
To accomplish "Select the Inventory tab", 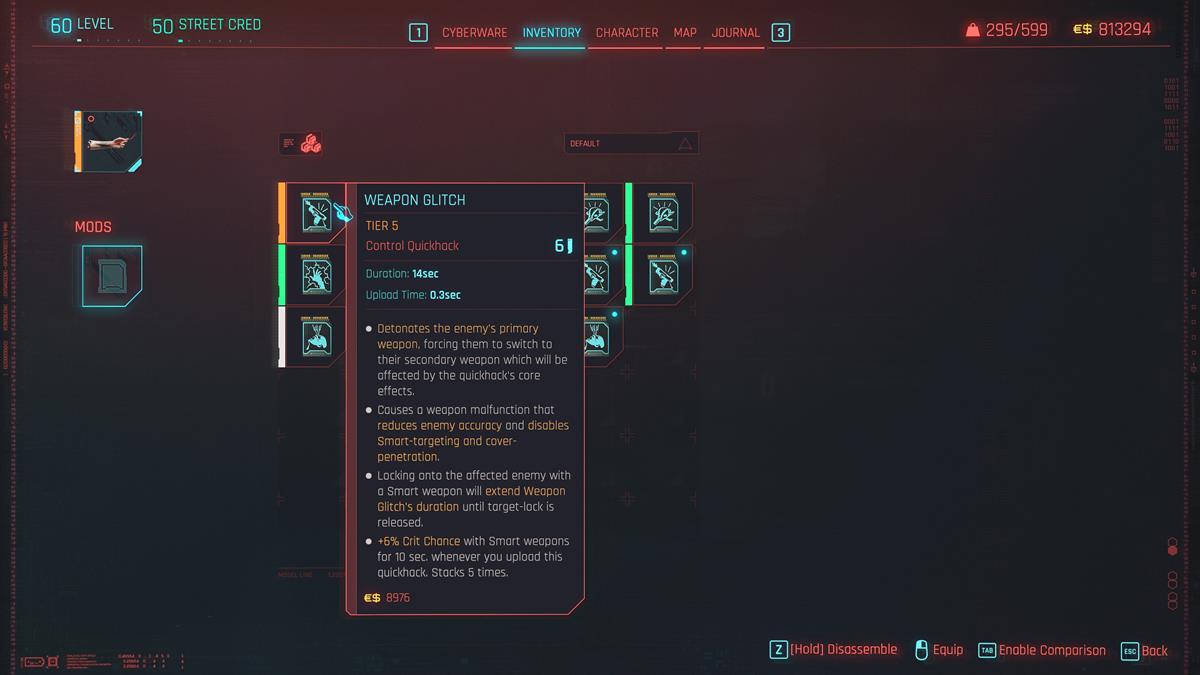I will tap(551, 33).
